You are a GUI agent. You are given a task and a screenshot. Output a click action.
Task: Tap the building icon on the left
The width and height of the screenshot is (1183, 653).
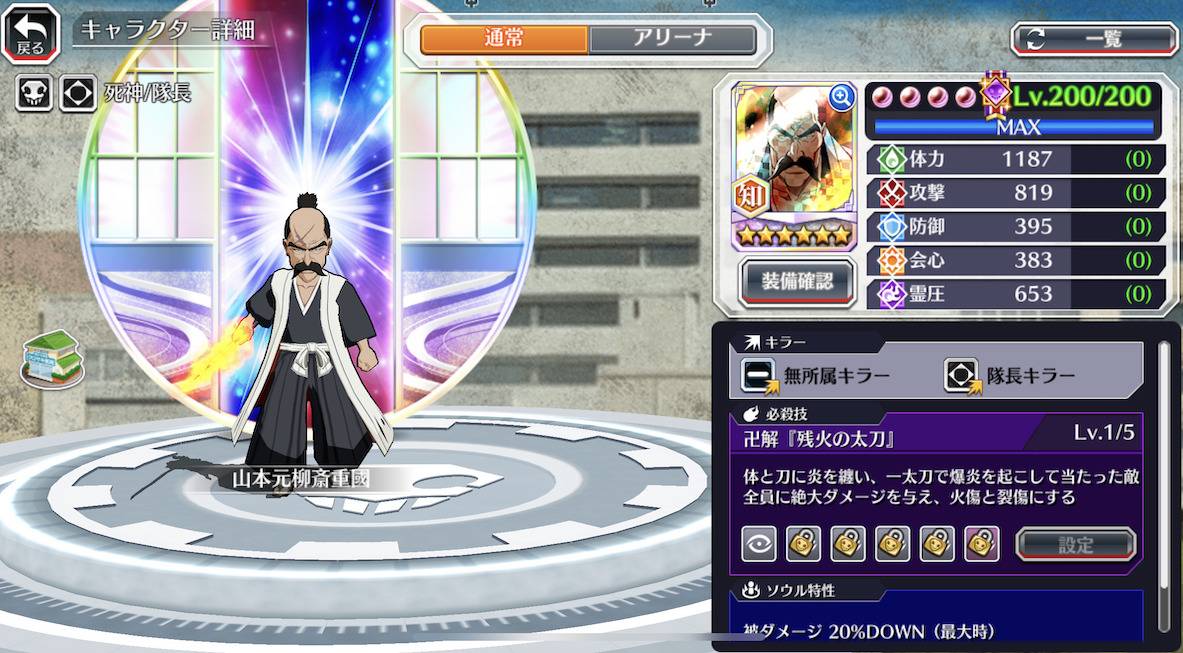52,357
